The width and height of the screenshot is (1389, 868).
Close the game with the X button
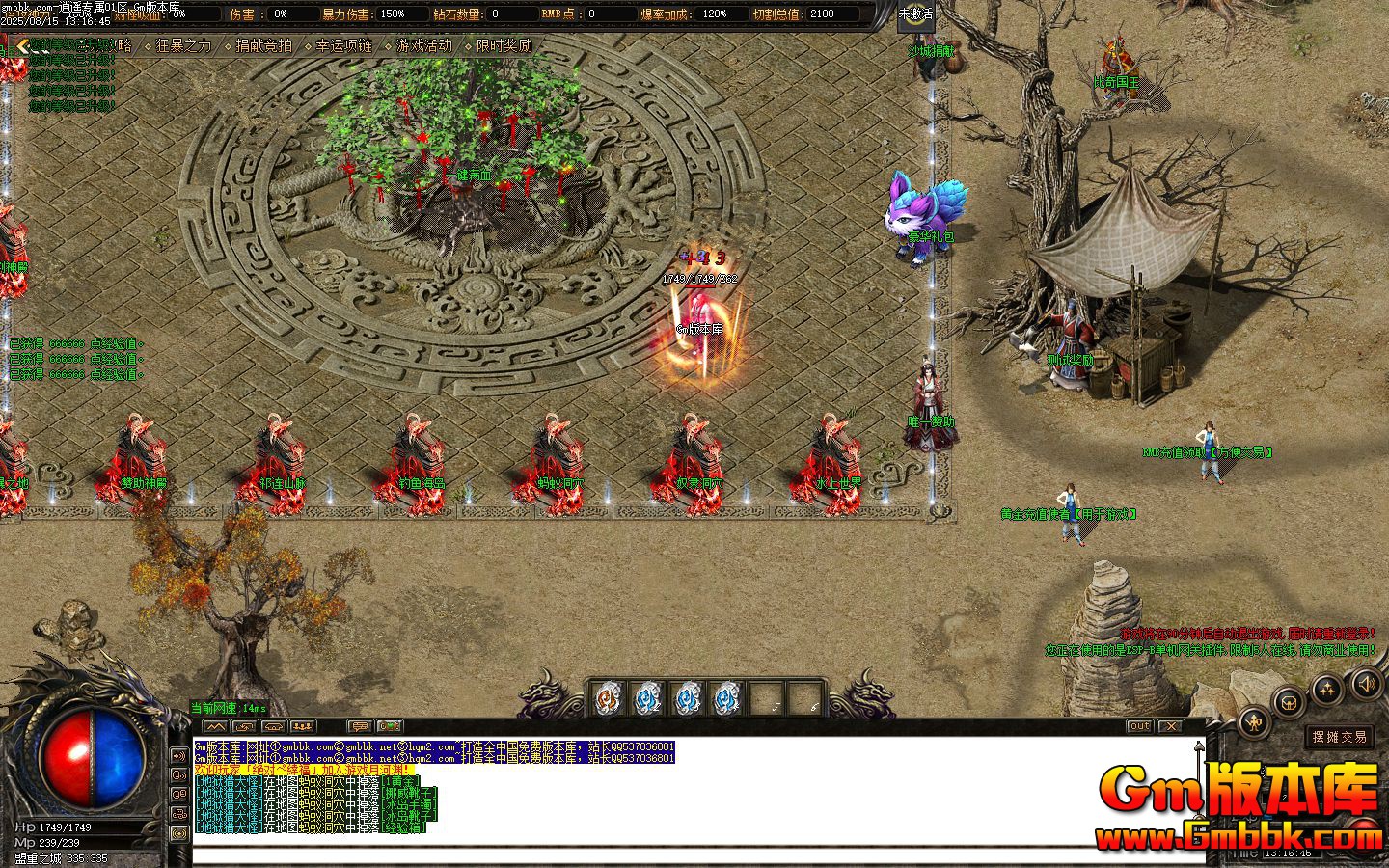(x=1170, y=726)
